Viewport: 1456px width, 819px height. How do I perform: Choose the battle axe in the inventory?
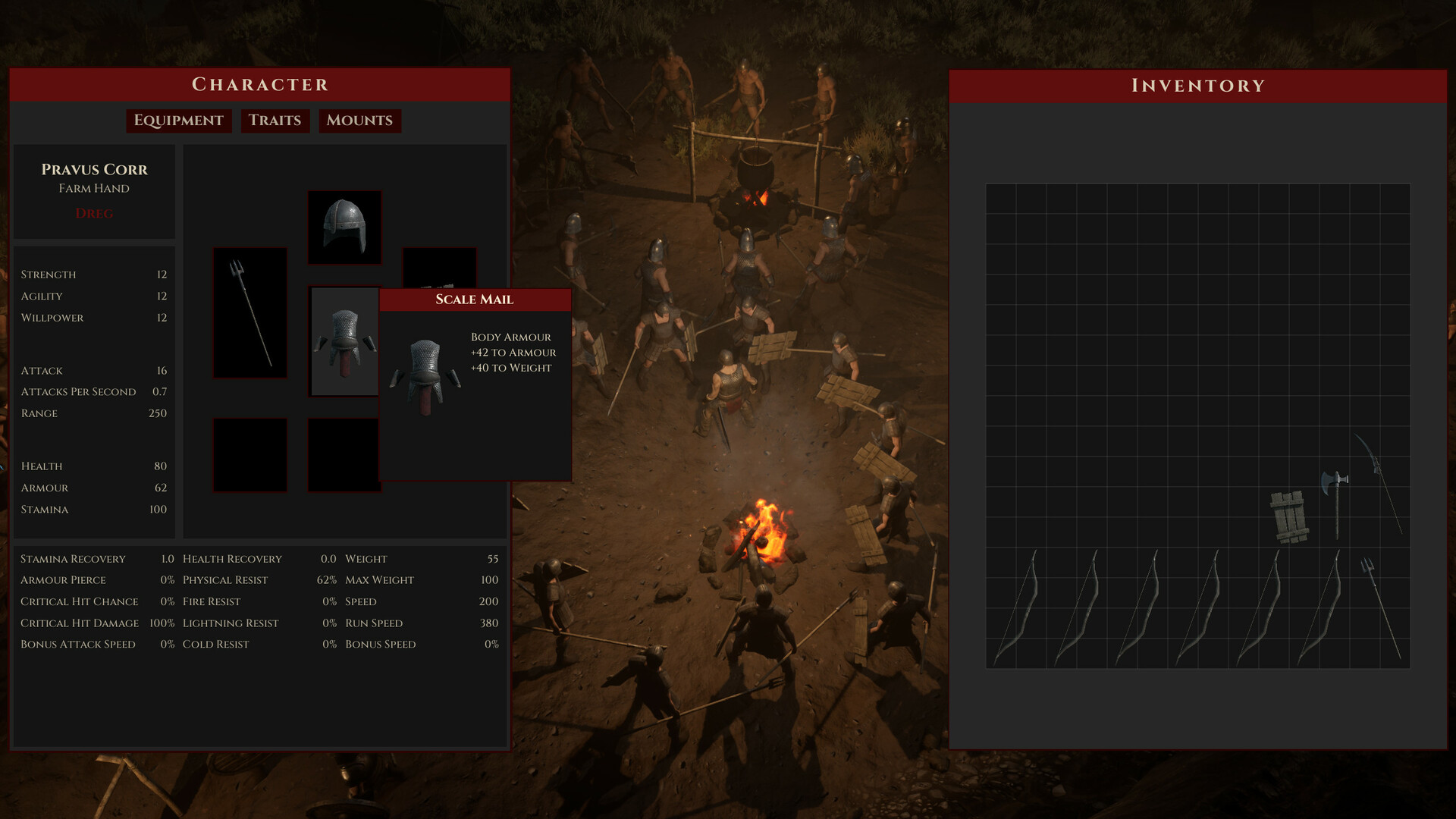[1335, 500]
